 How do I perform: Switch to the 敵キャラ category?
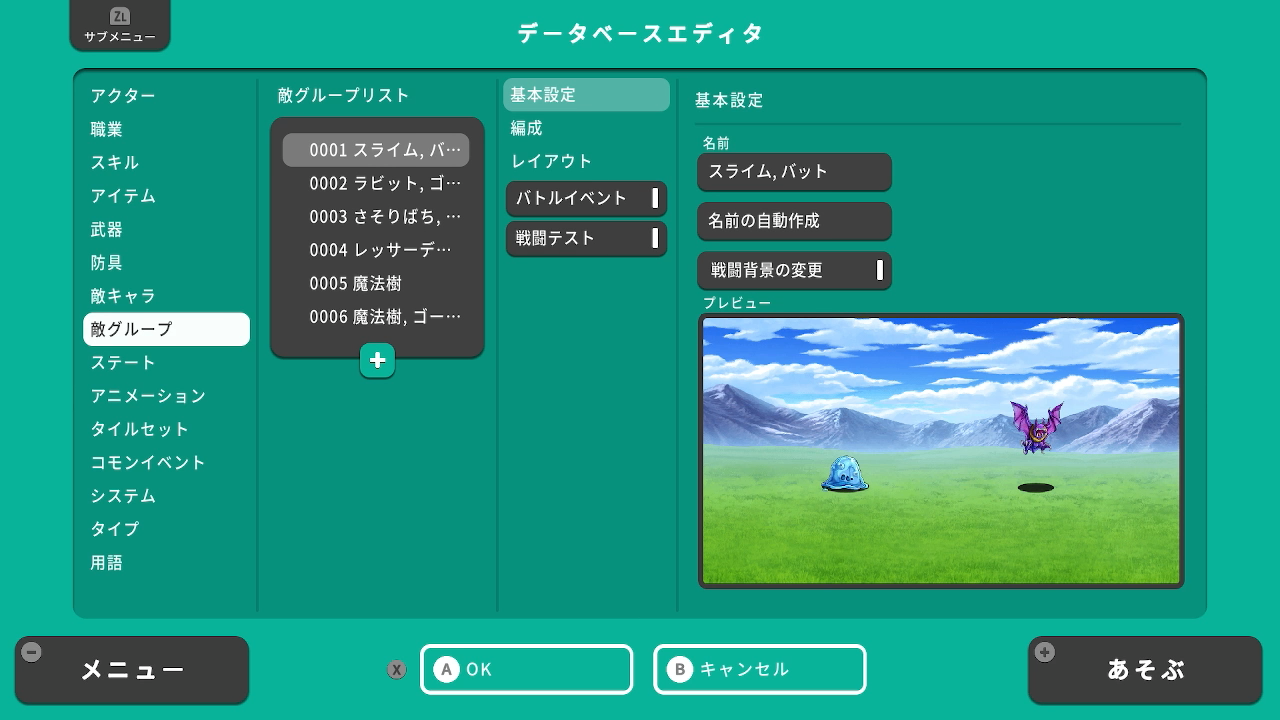click(123, 296)
